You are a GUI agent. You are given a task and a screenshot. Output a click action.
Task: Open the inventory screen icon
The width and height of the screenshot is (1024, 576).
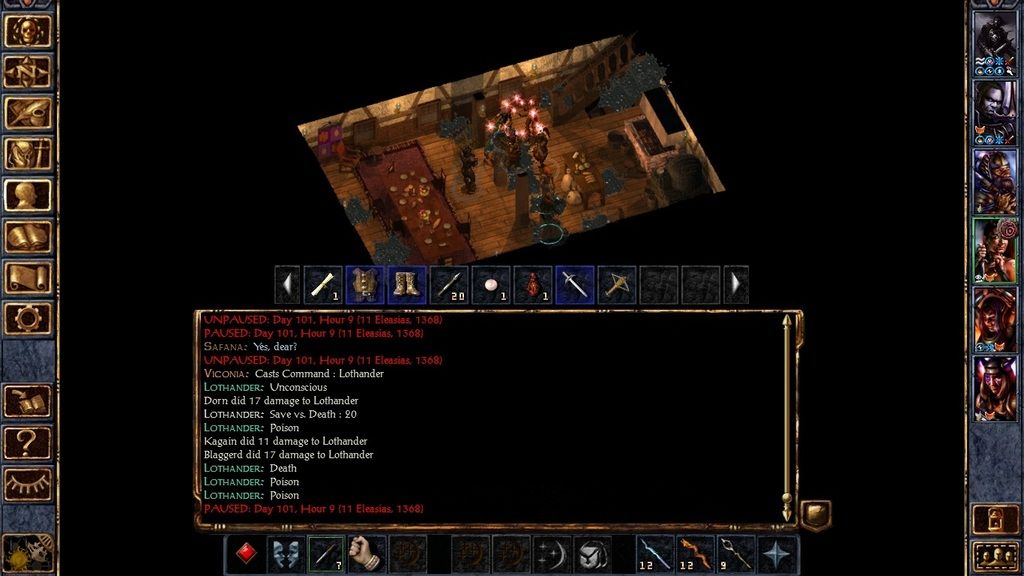click(x=28, y=155)
